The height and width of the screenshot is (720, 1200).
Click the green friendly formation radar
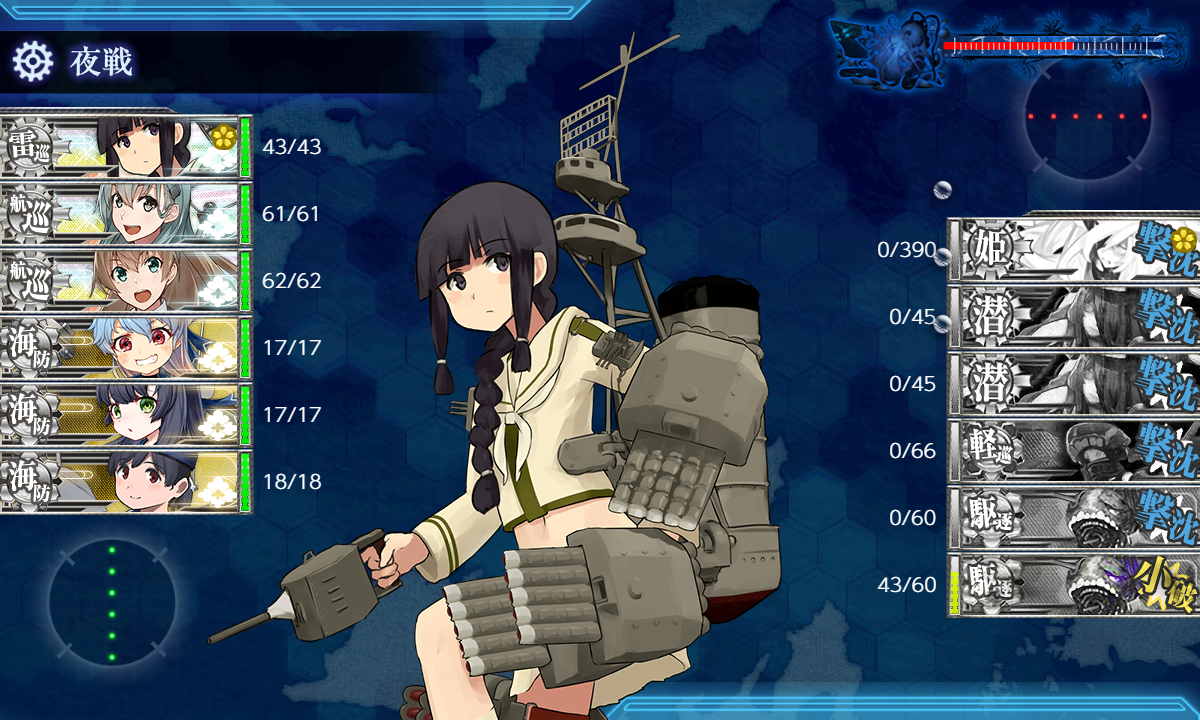(112, 603)
